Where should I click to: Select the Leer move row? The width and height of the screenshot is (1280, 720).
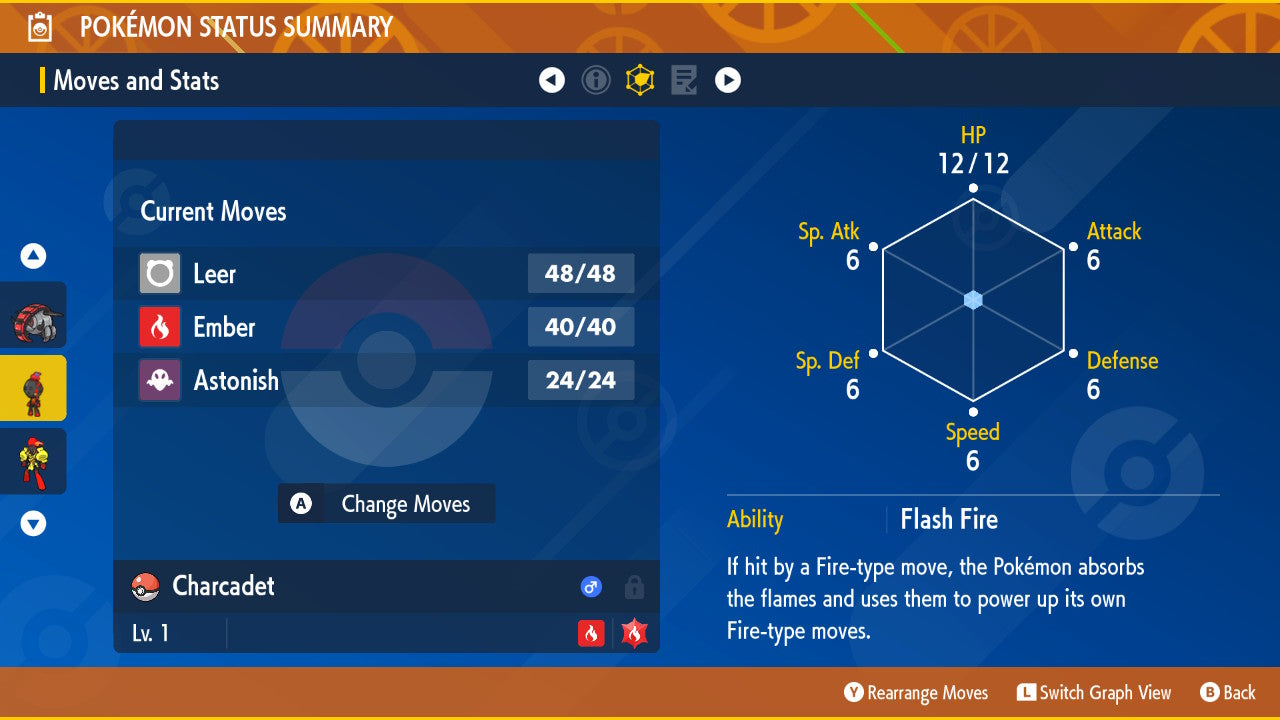coord(386,274)
